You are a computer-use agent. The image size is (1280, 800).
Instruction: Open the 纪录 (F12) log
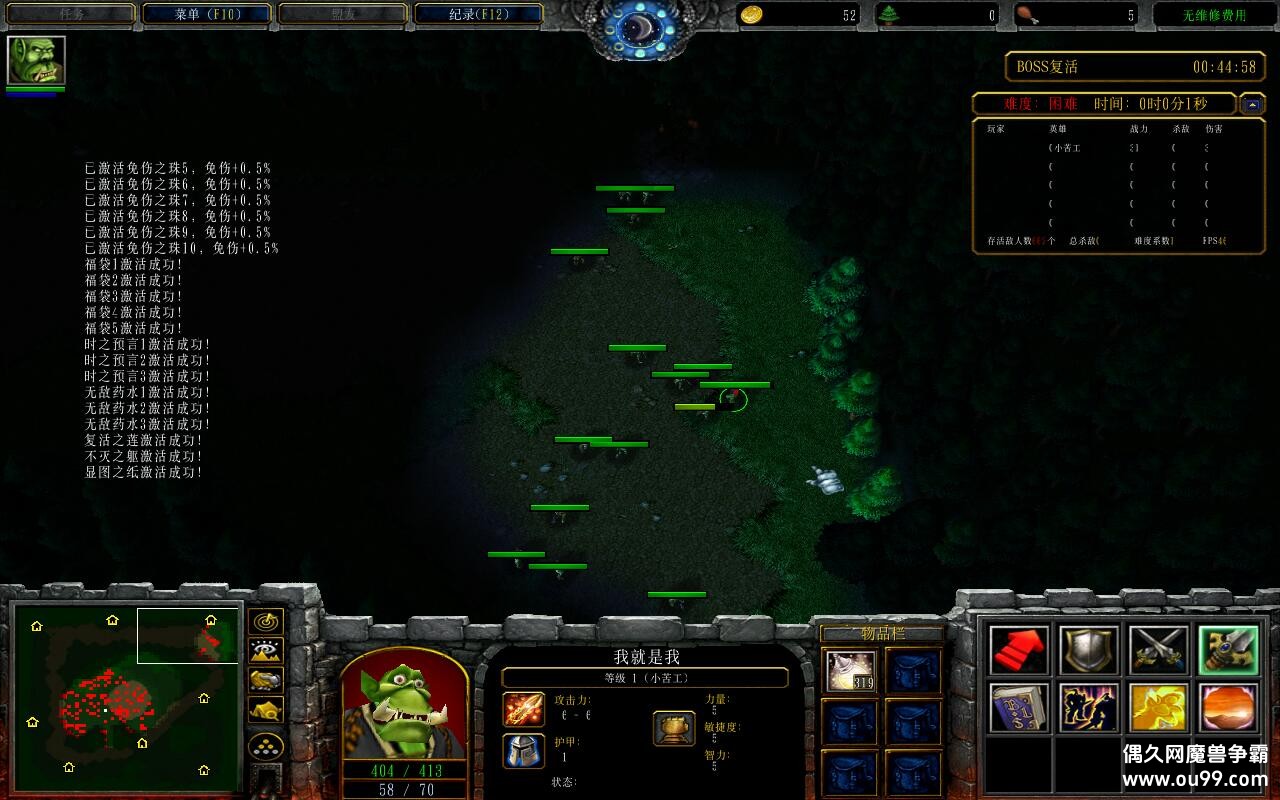coord(478,14)
